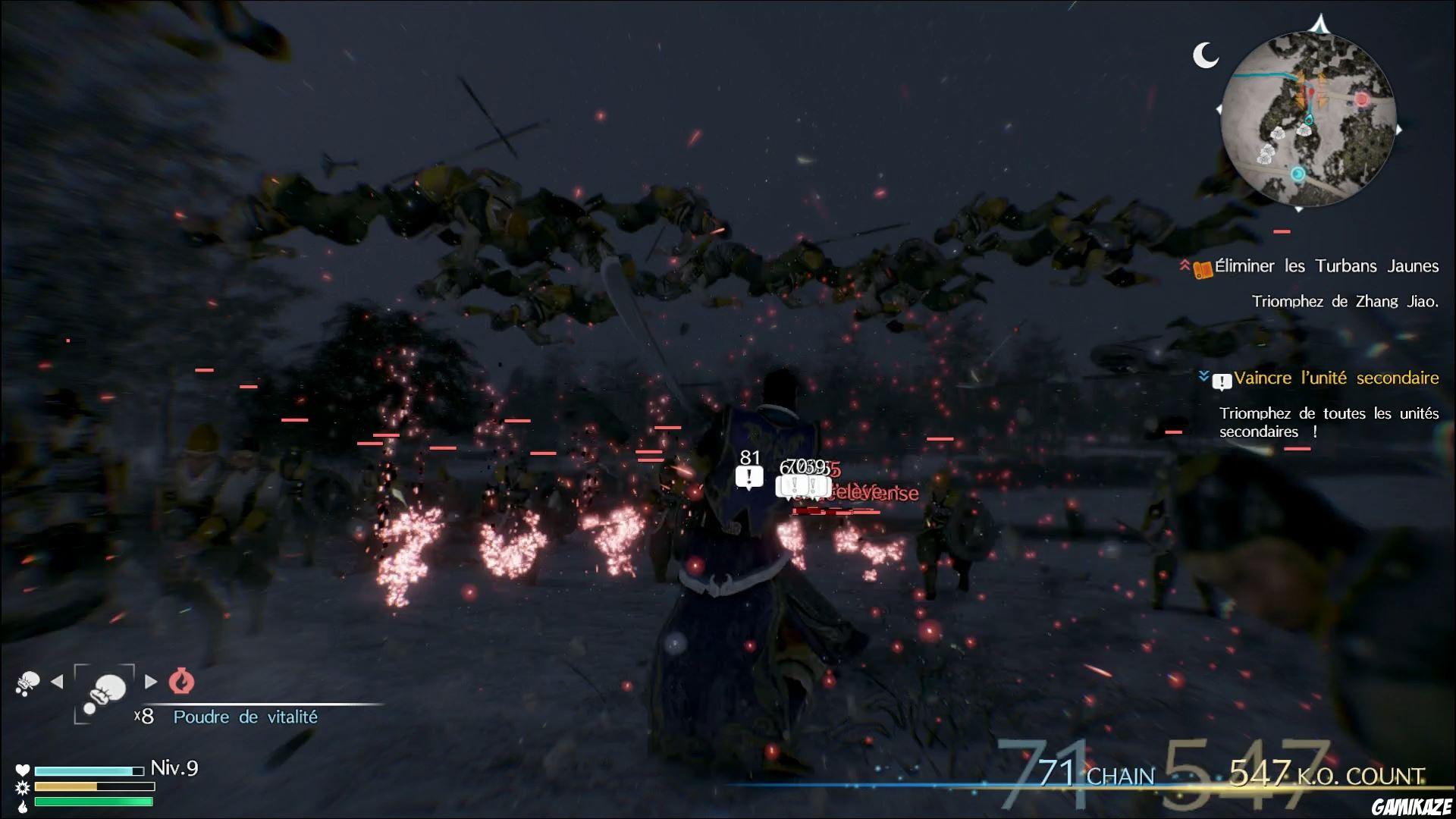Screen dimensions: 1456x819
Task: Click the red enemy marker on the minimap
Action: [1360, 98]
